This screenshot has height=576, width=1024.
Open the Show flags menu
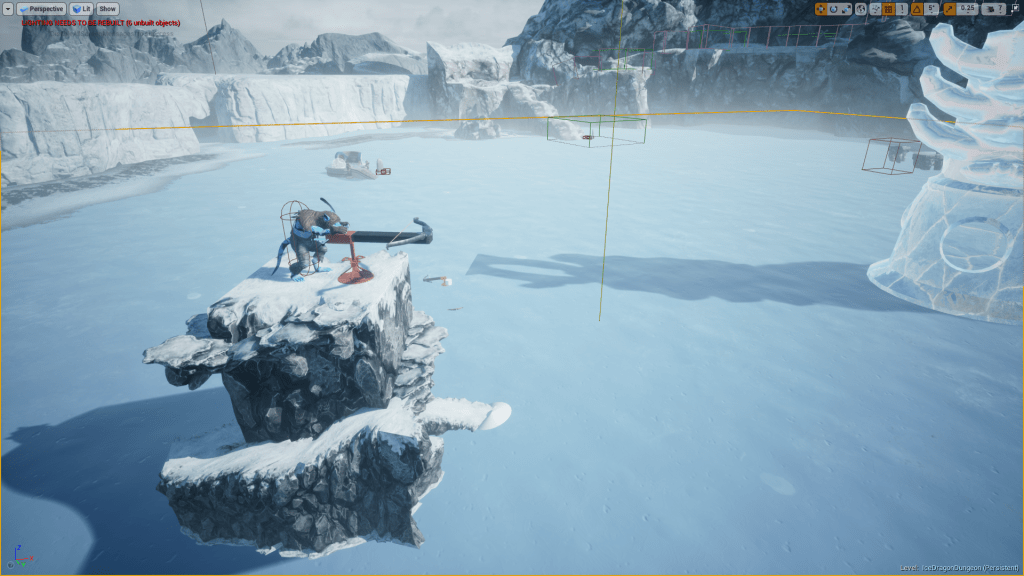click(x=107, y=8)
